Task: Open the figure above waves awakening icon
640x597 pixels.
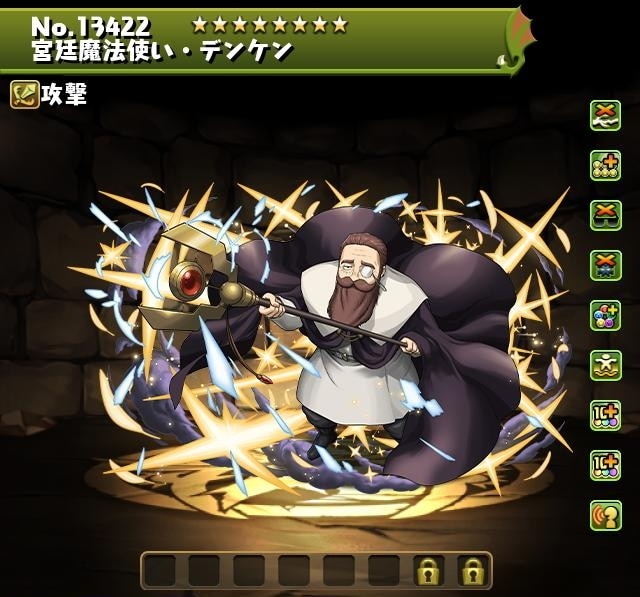Action: coord(605,365)
